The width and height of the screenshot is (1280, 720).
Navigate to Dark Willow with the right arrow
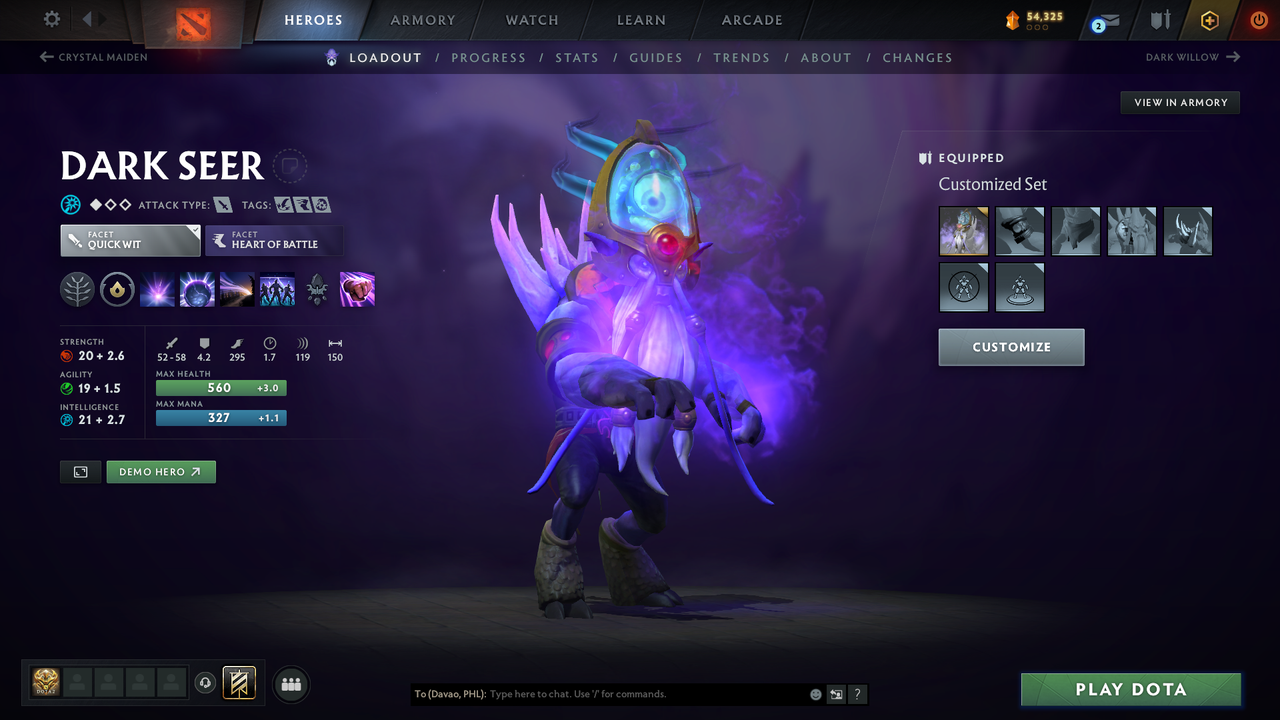(1233, 57)
